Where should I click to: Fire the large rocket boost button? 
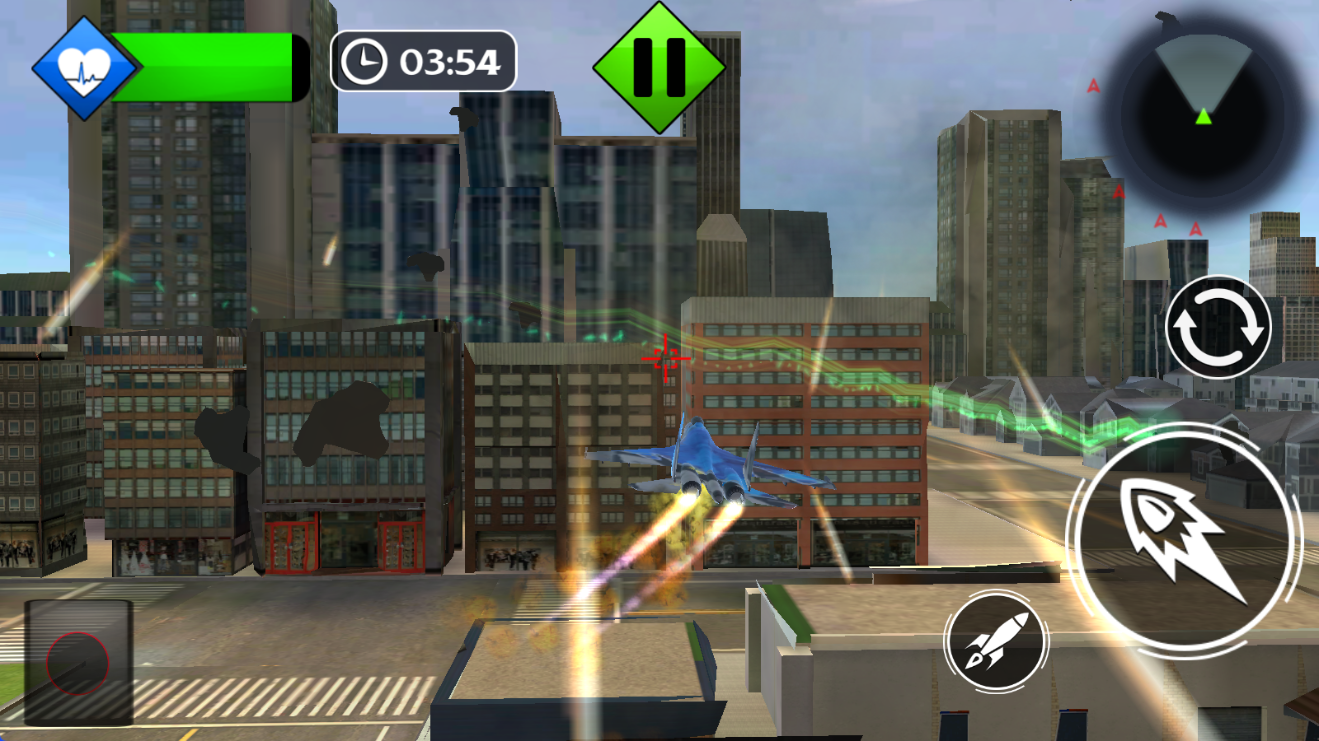pos(1185,542)
